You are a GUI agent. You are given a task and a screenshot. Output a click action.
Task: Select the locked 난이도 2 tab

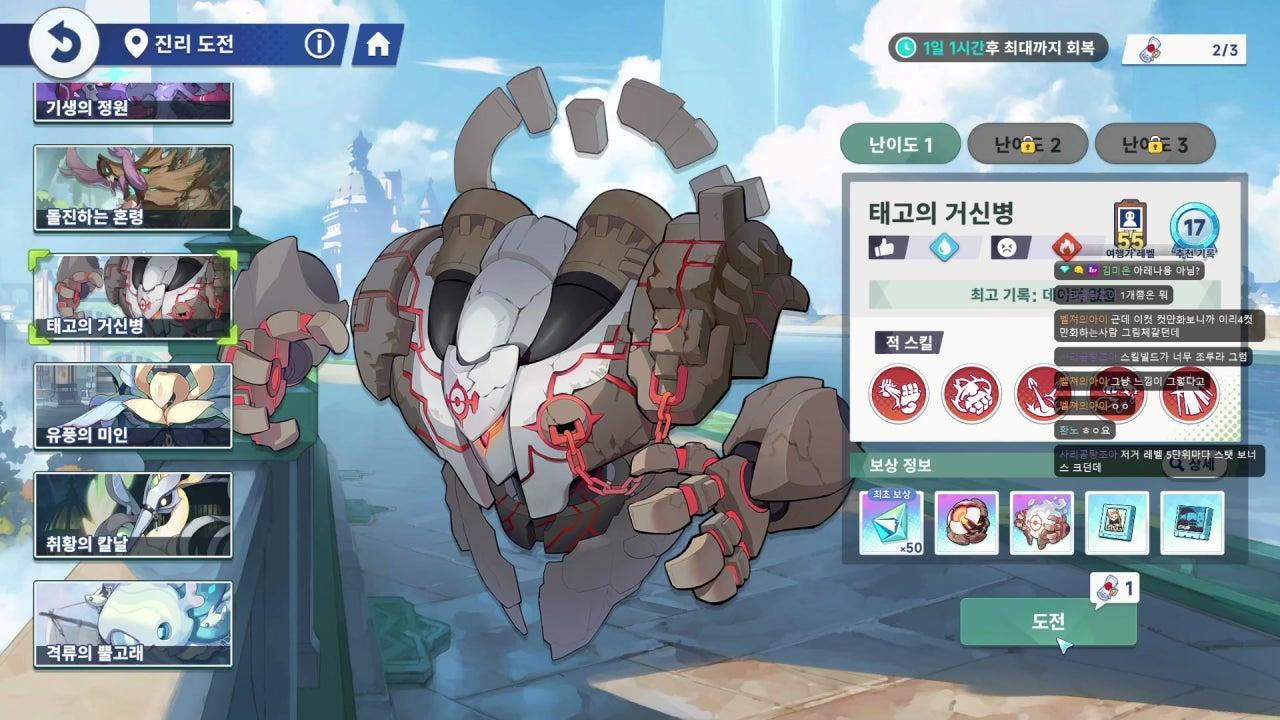[1027, 145]
